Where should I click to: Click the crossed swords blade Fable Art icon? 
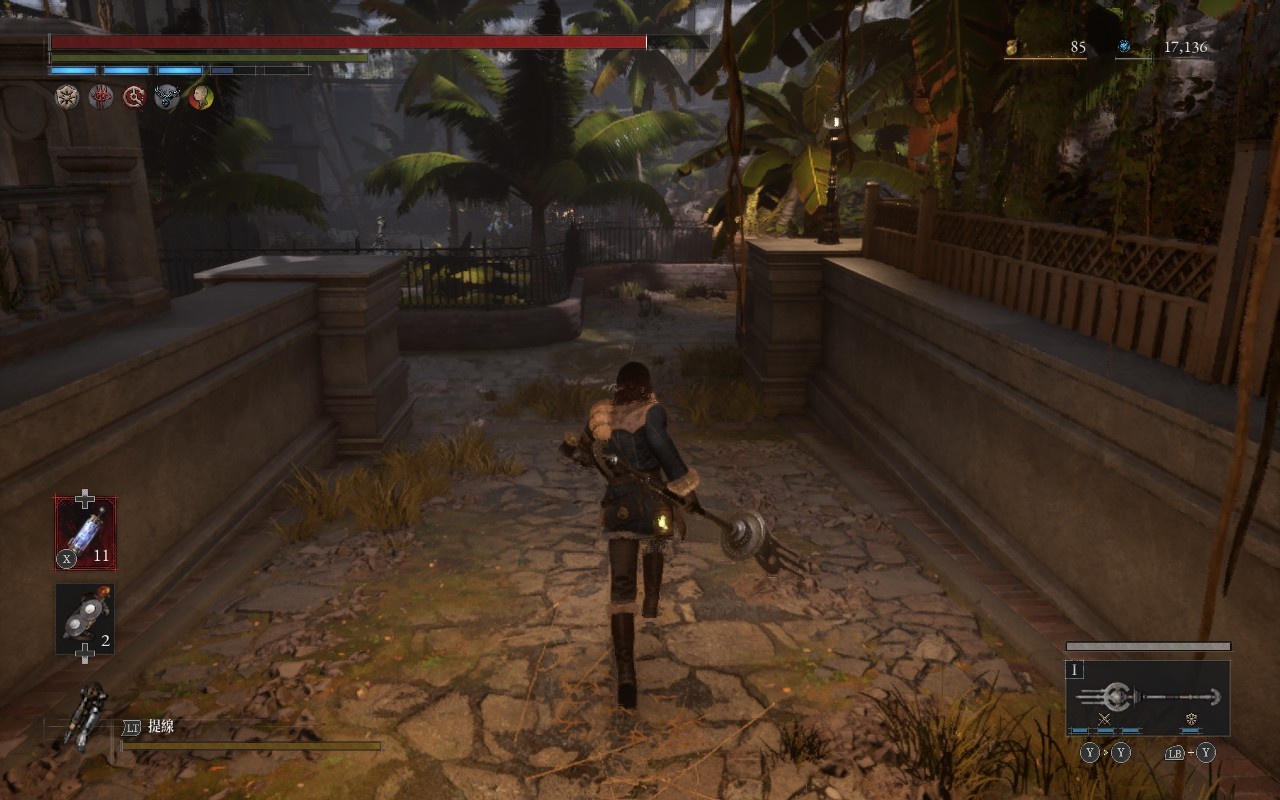pos(1105,719)
